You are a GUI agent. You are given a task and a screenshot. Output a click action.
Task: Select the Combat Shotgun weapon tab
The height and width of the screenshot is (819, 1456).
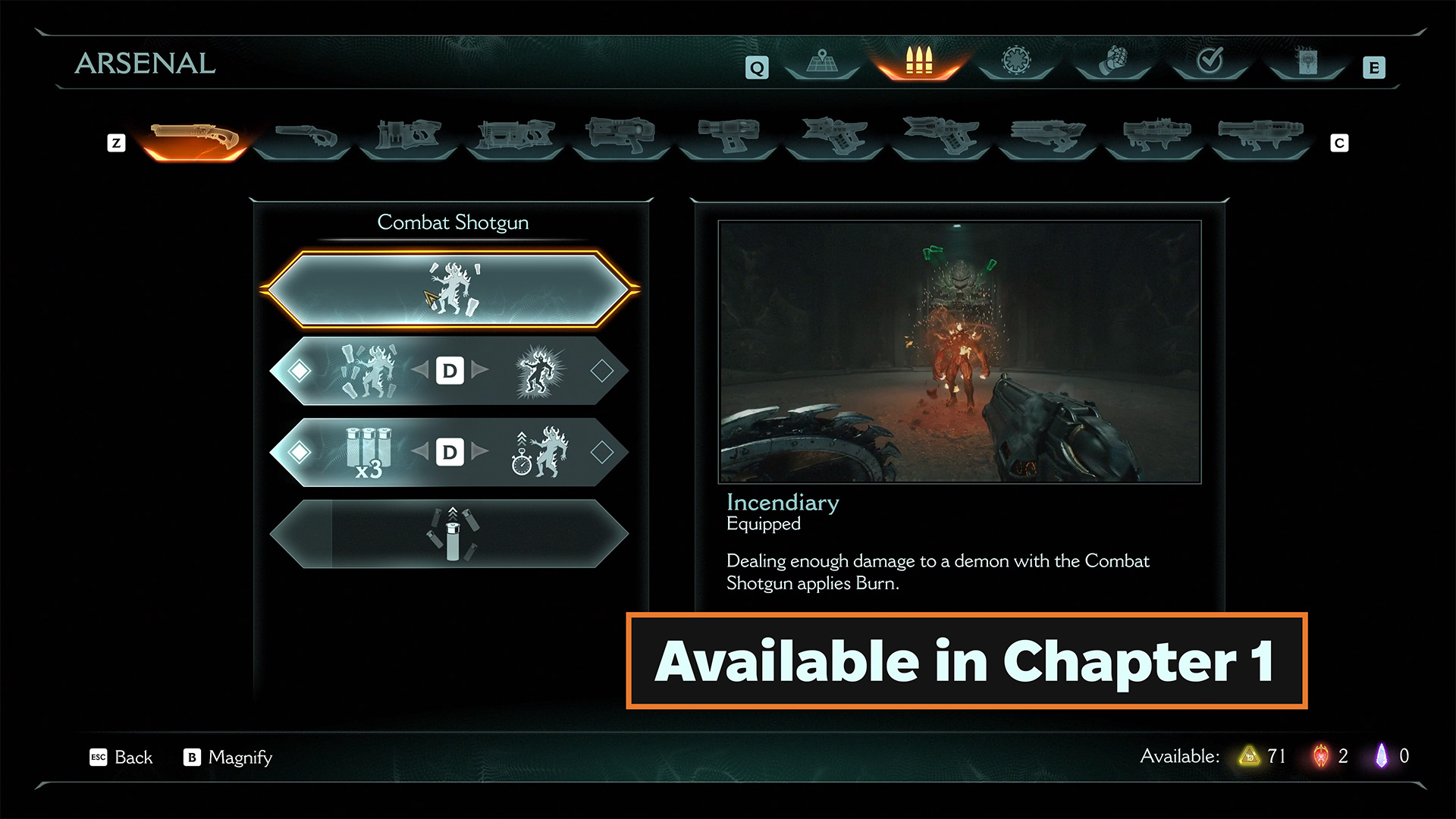tap(195, 139)
